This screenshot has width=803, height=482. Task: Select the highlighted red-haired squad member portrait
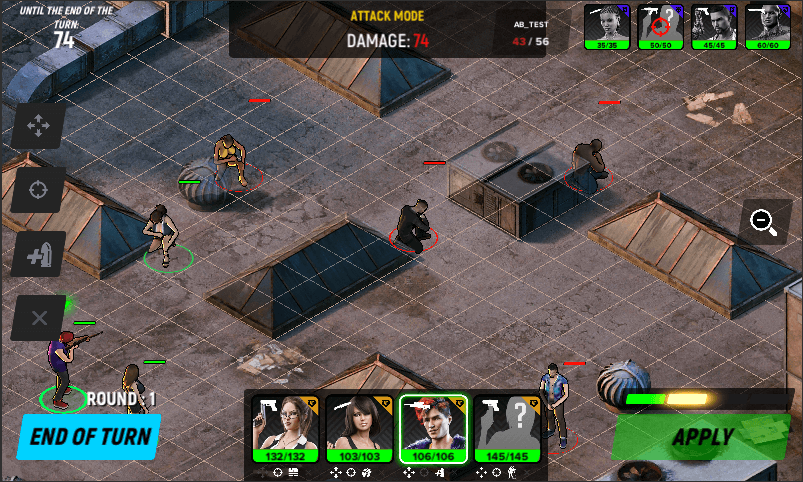click(433, 428)
